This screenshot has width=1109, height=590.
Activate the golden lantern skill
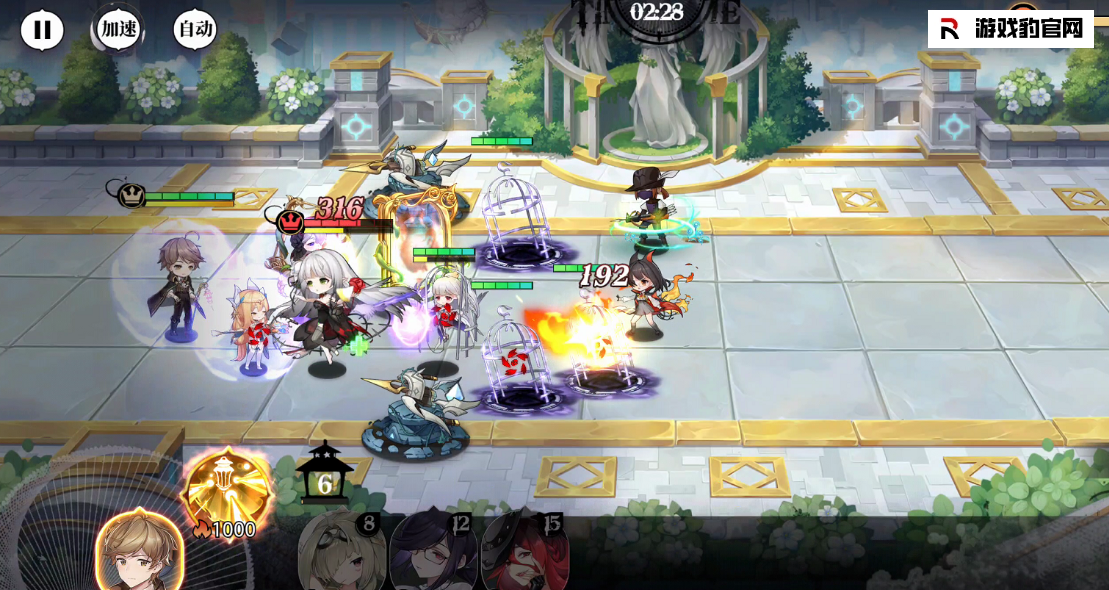click(228, 490)
